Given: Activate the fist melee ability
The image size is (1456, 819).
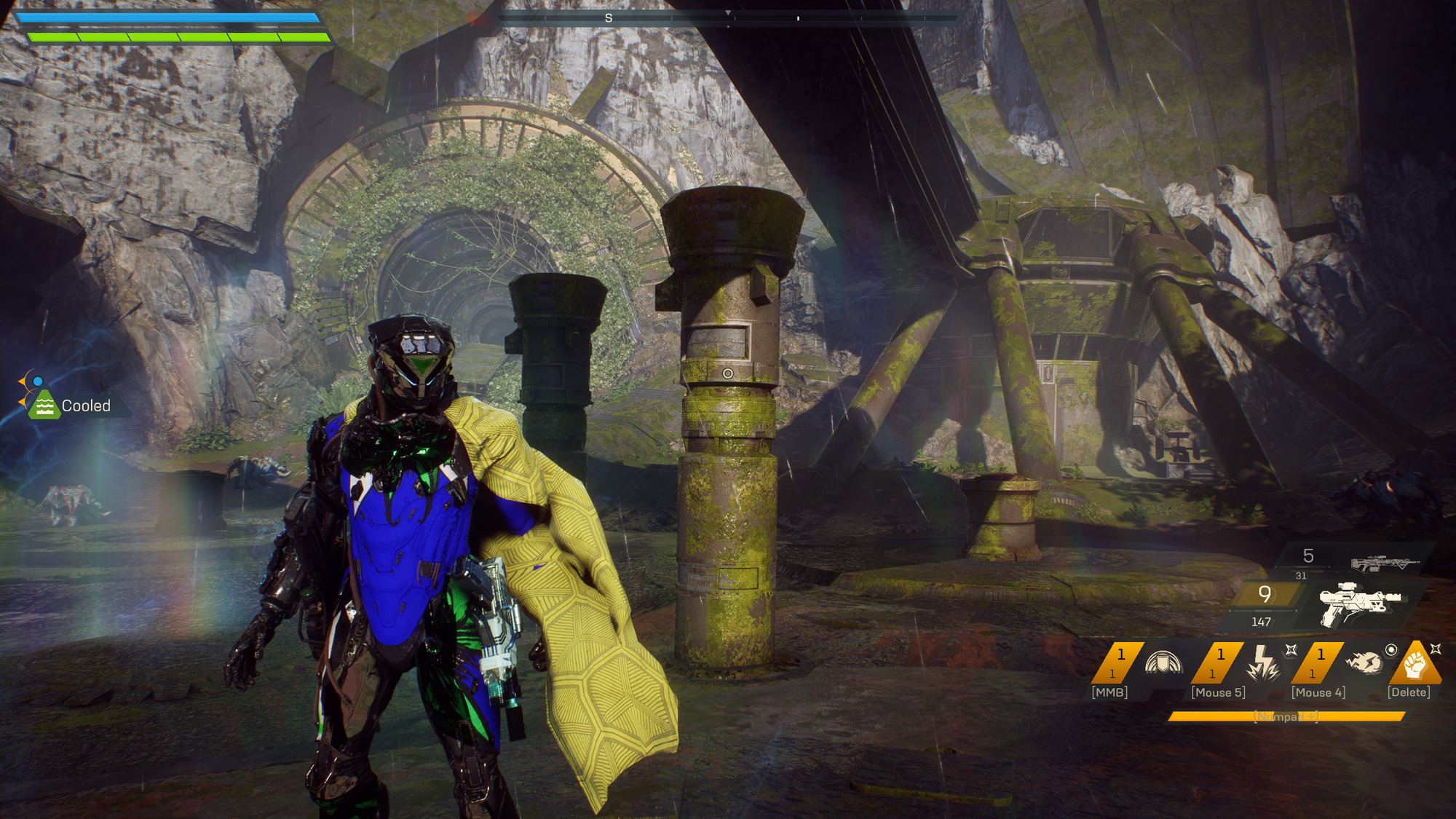Looking at the screenshot, I should coord(1414,662).
